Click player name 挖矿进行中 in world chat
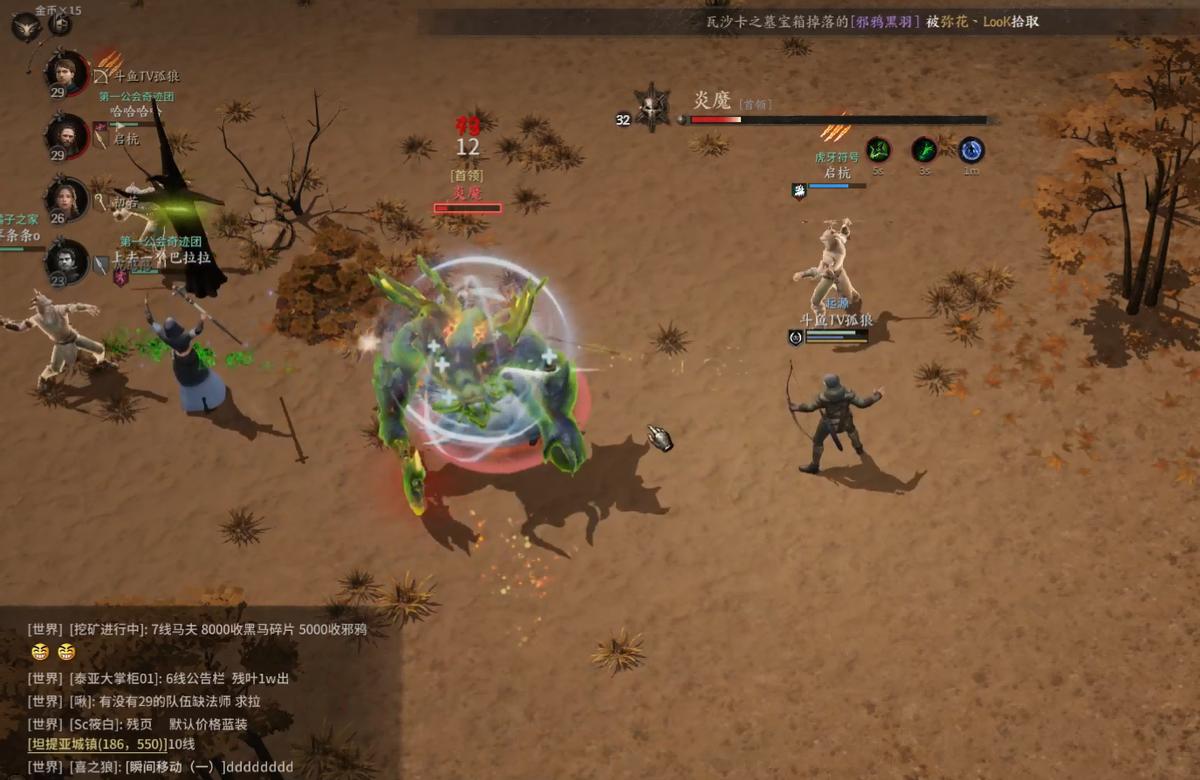 pyautogui.click(x=105, y=630)
